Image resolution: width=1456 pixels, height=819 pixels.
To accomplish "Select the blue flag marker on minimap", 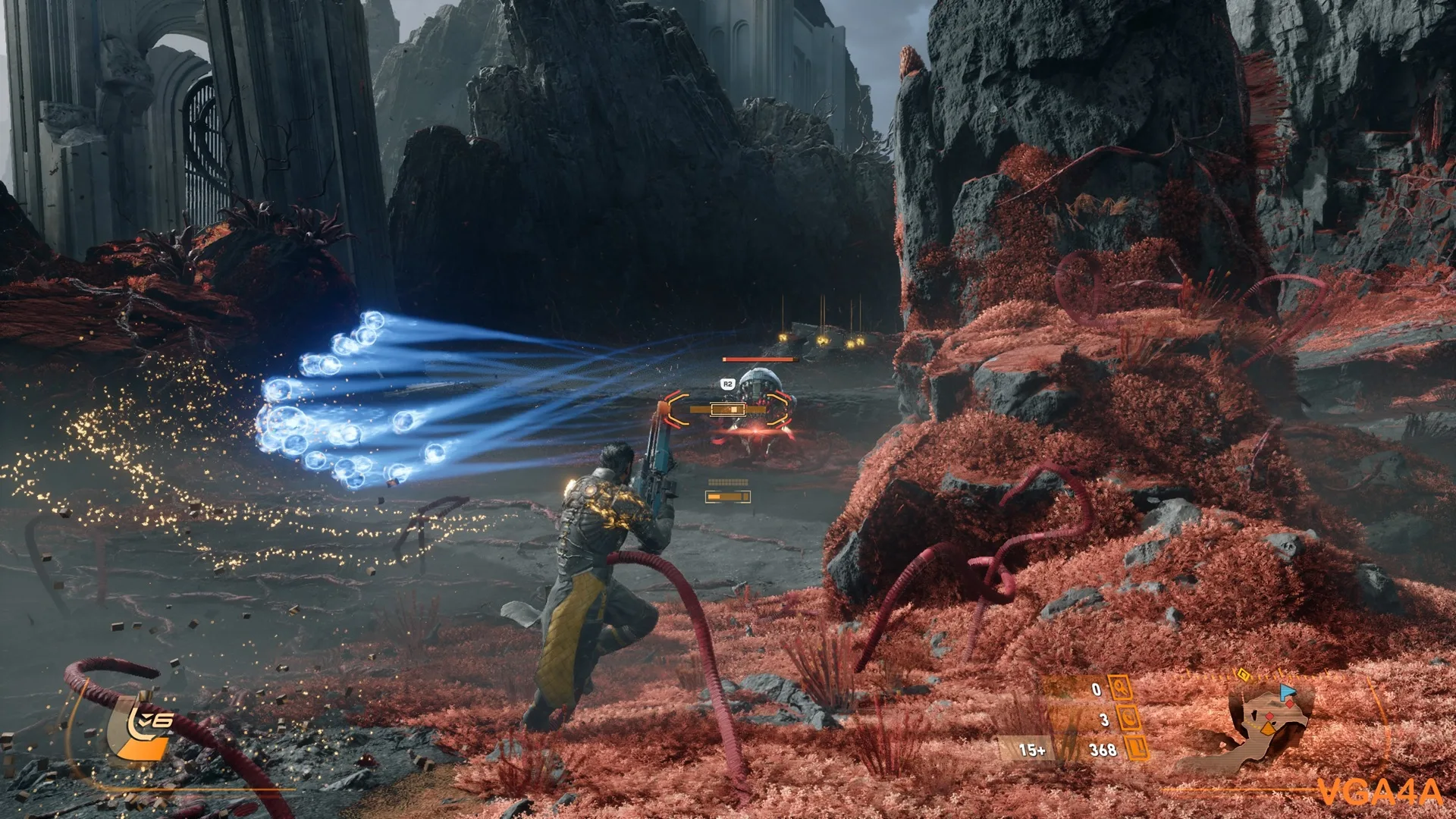I will click(1286, 692).
